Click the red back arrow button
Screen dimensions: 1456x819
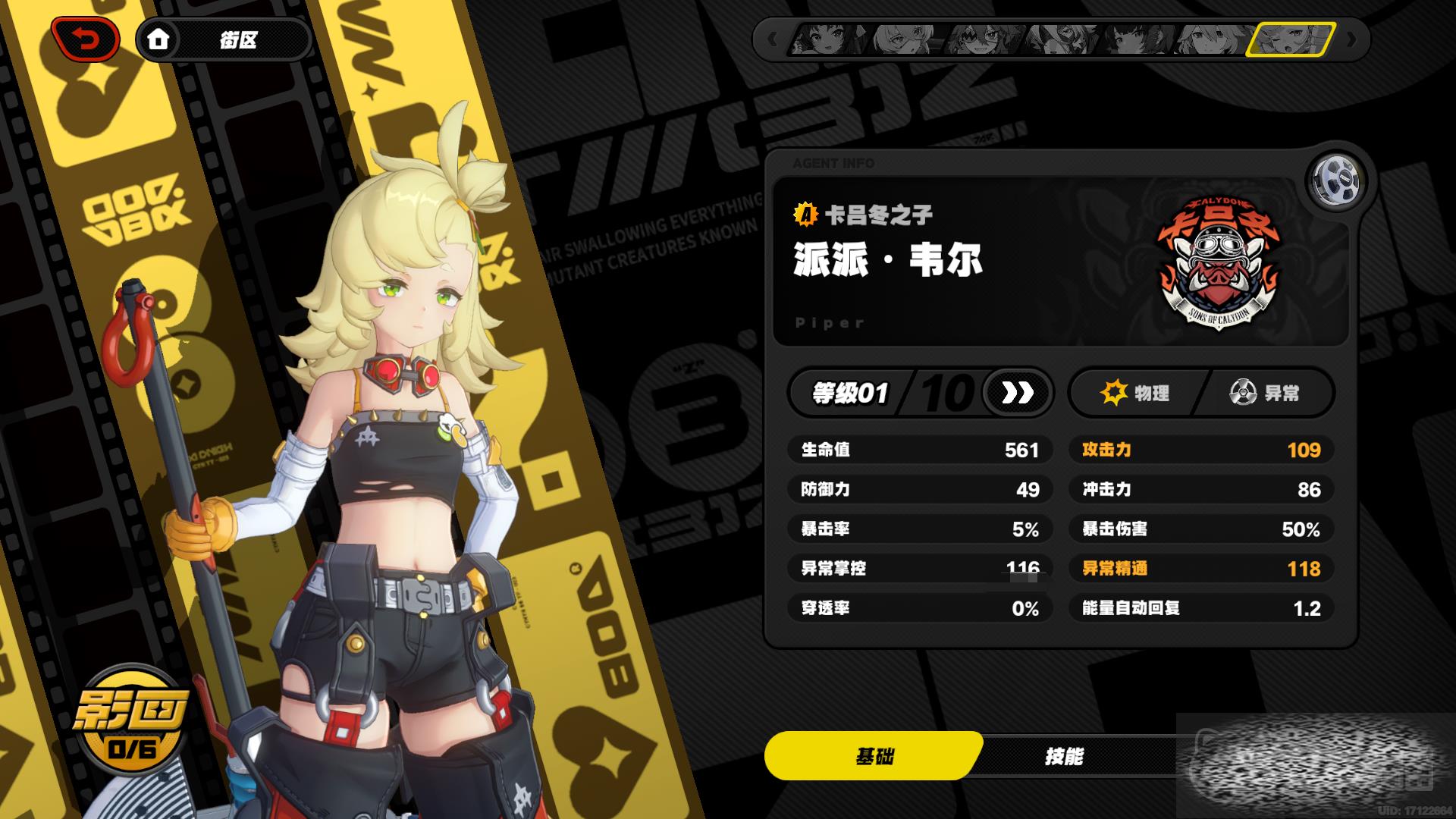pyautogui.click(x=85, y=39)
